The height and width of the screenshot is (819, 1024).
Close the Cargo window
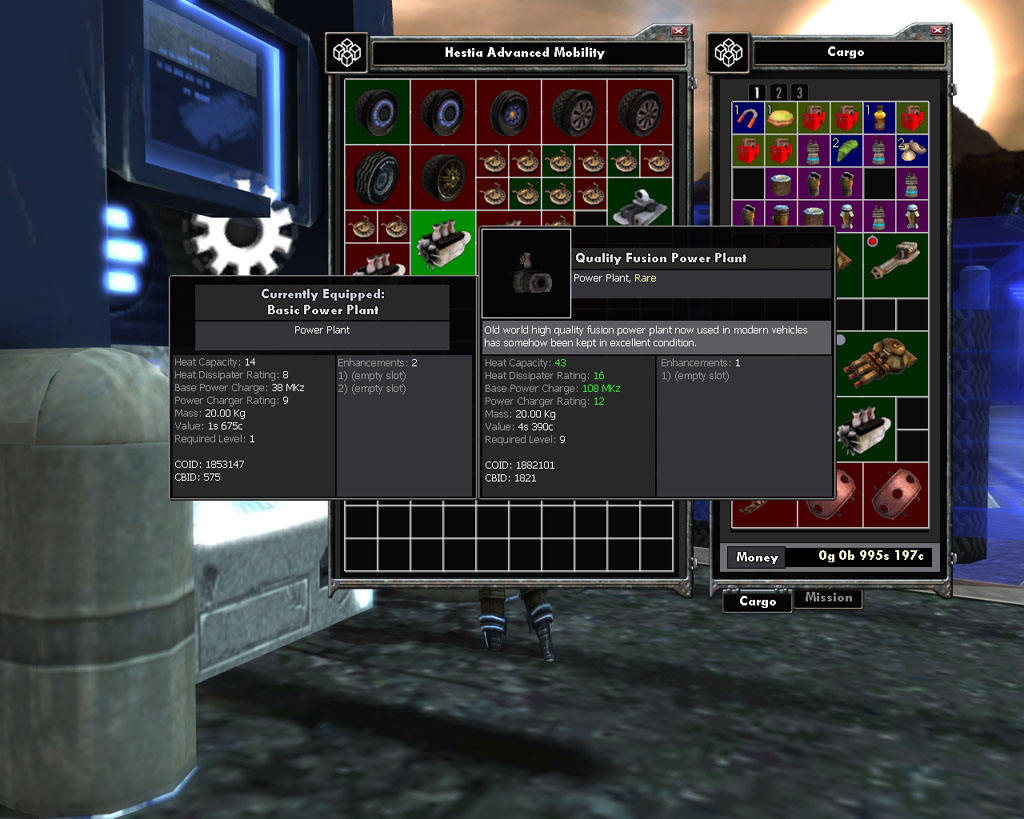(x=934, y=31)
